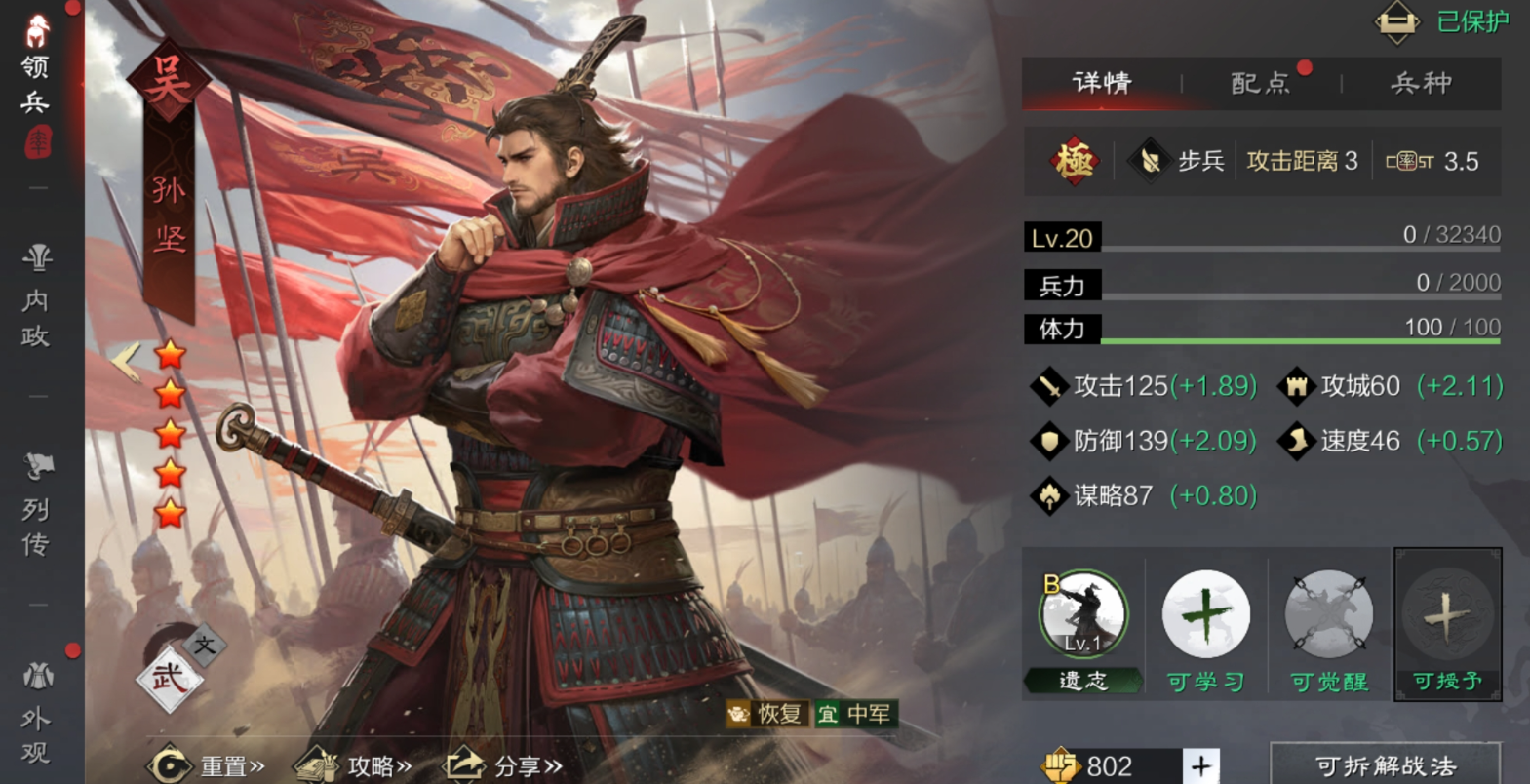Switch to the 兵种 tab
This screenshot has width=1530, height=784.
point(1420,84)
